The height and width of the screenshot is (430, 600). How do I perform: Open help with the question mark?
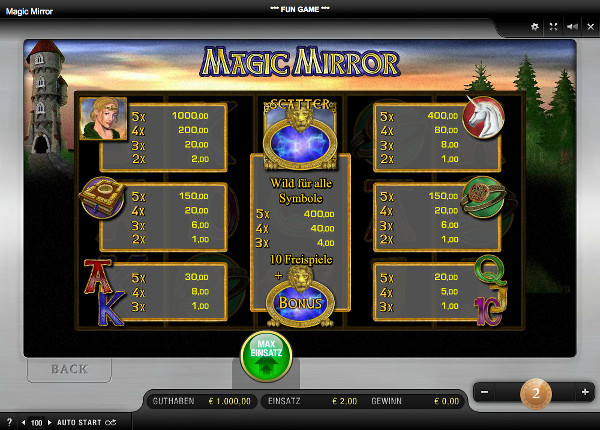[9, 423]
